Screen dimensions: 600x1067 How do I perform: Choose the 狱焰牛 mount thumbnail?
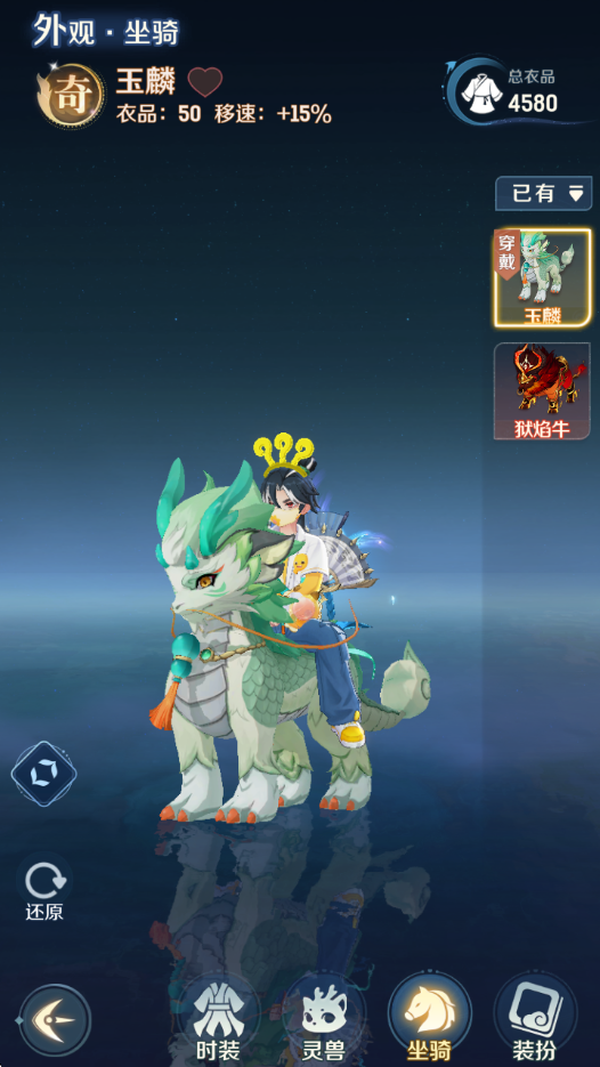pos(542,391)
